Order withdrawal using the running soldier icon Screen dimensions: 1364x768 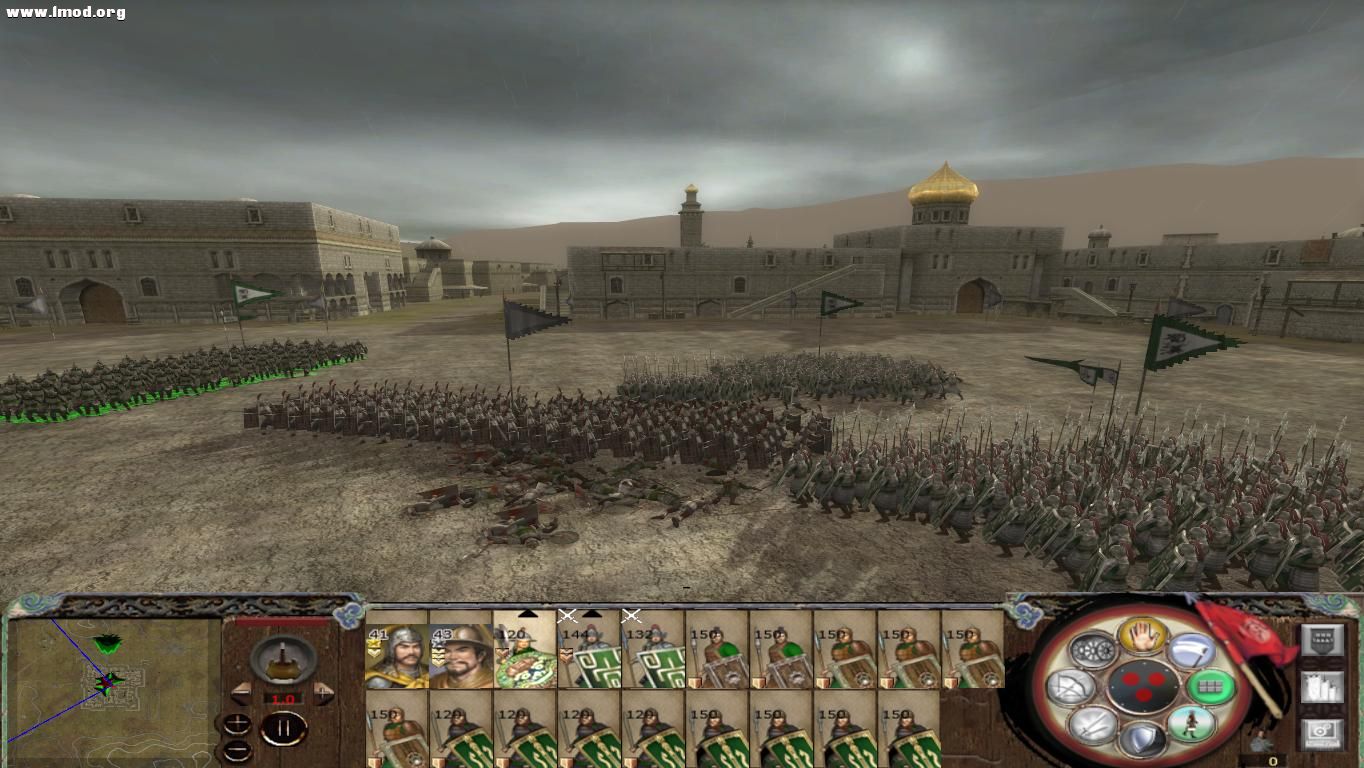(x=1191, y=722)
